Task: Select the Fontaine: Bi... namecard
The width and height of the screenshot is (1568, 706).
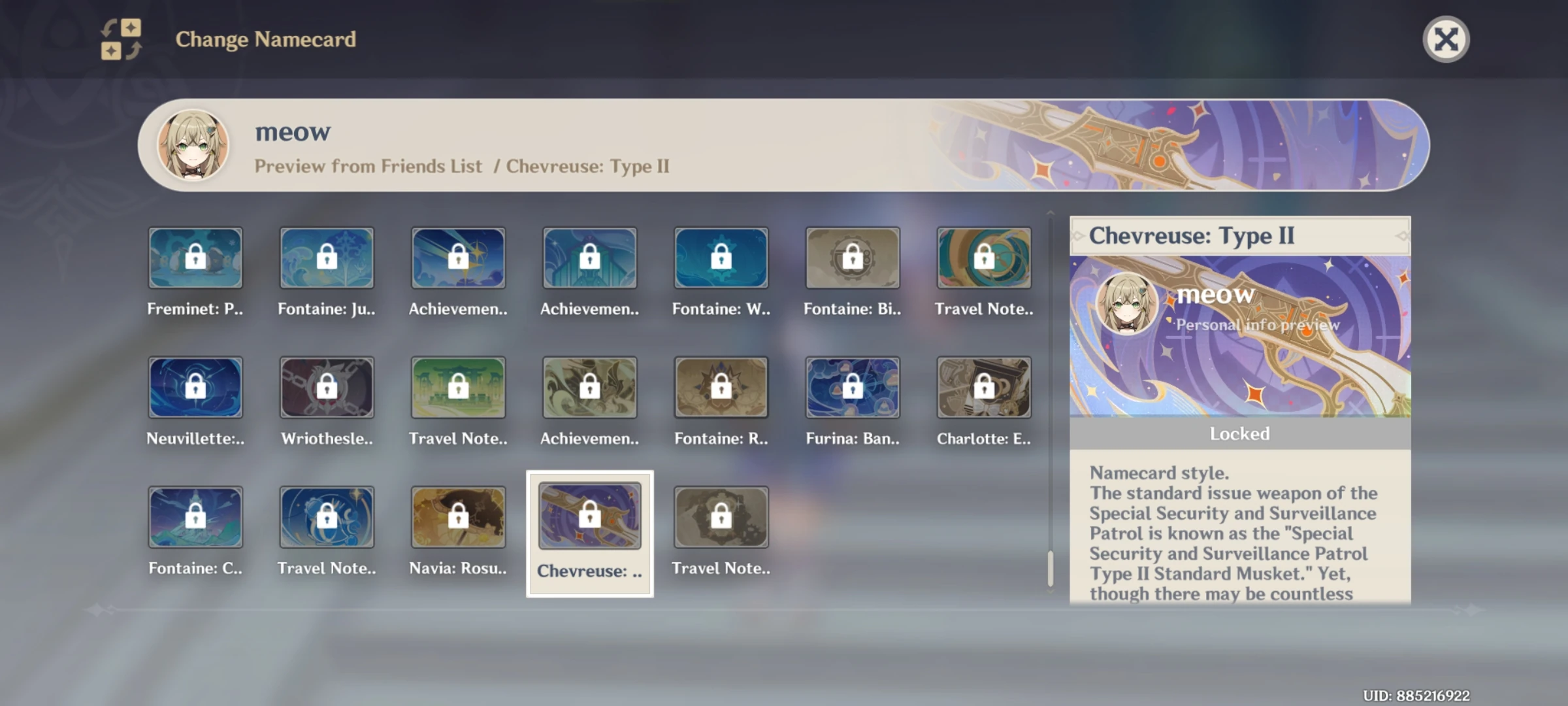Action: click(853, 257)
